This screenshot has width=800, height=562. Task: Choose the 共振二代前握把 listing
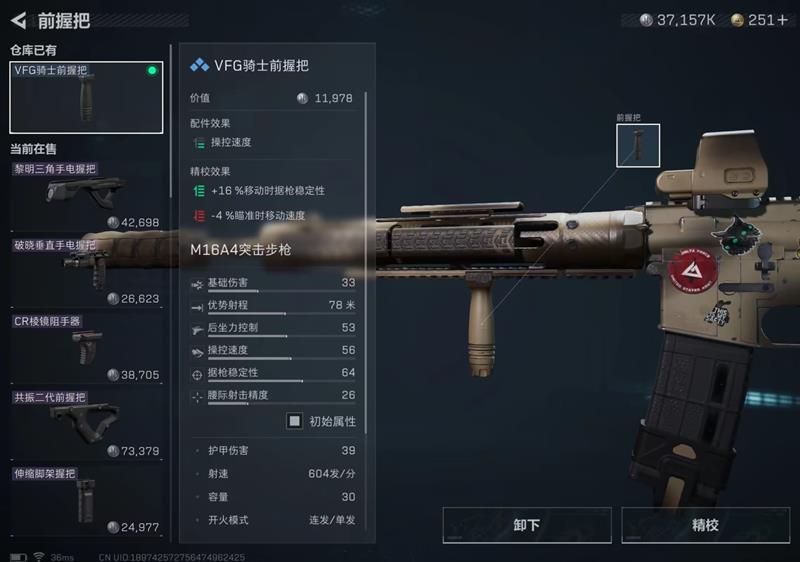click(x=86, y=424)
